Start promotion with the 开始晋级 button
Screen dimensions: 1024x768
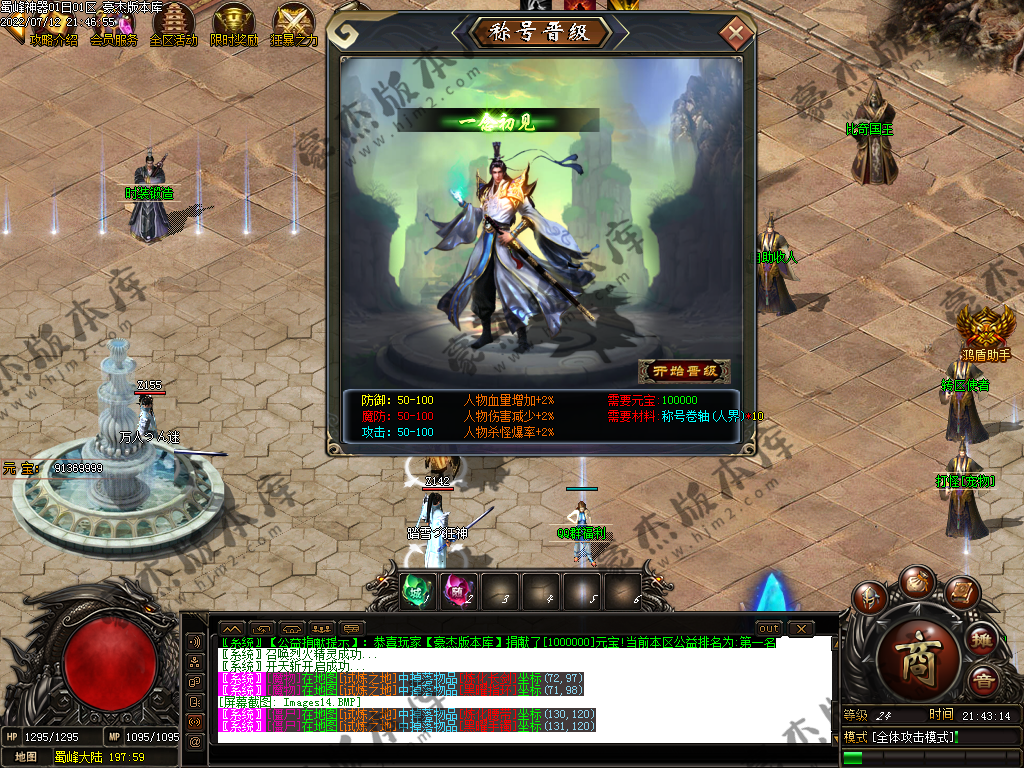tap(685, 371)
